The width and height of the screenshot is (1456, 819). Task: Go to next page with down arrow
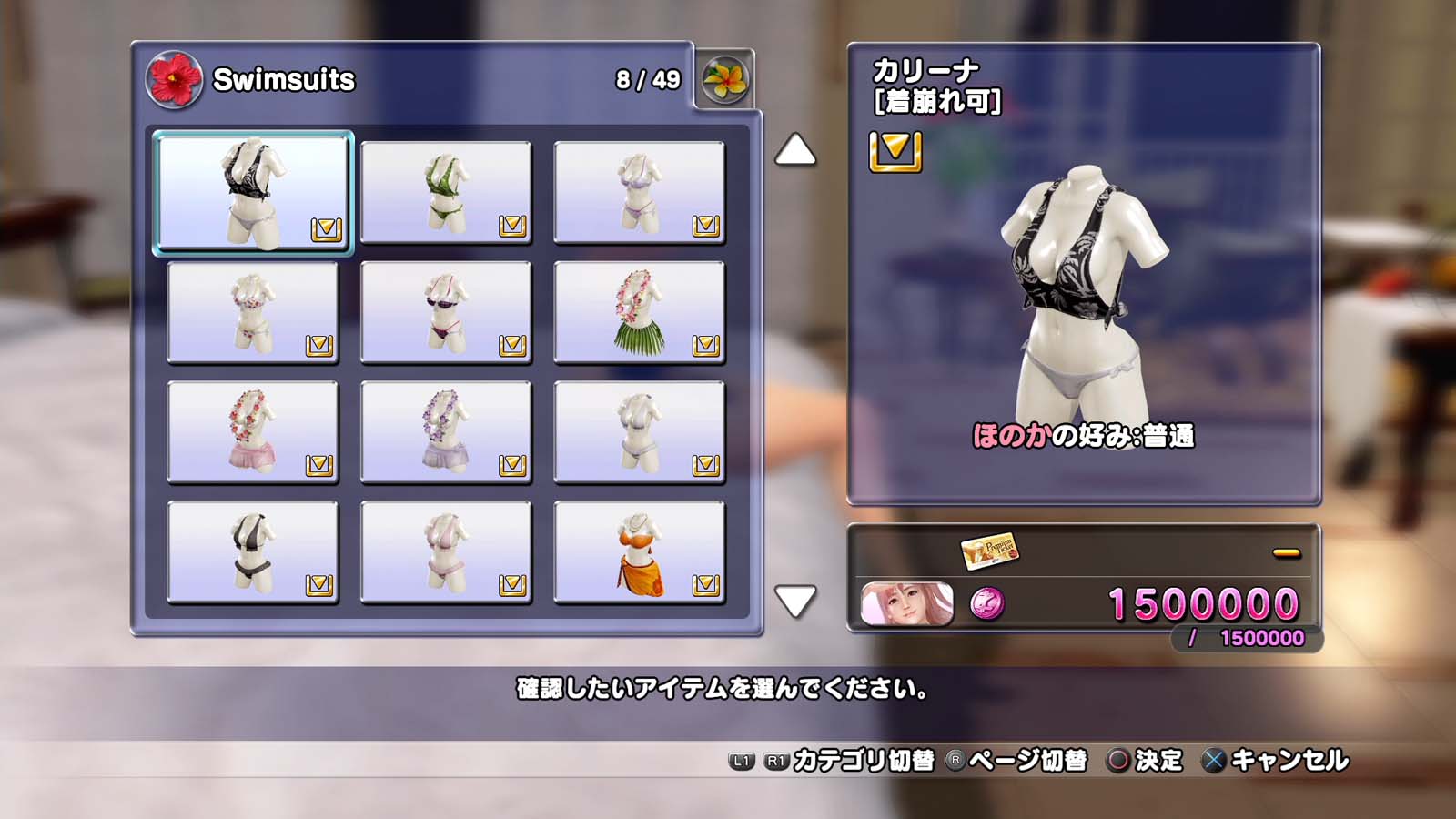[x=795, y=601]
